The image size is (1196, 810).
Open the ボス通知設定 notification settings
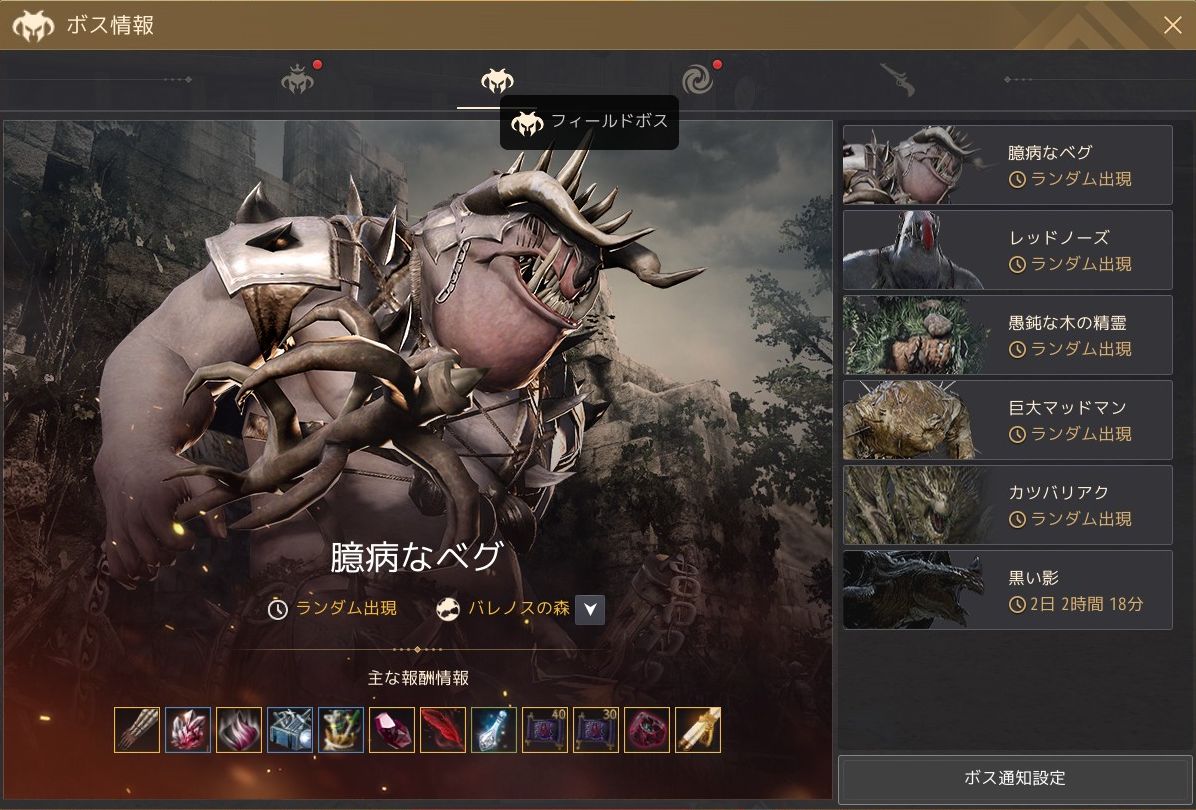click(x=1014, y=778)
